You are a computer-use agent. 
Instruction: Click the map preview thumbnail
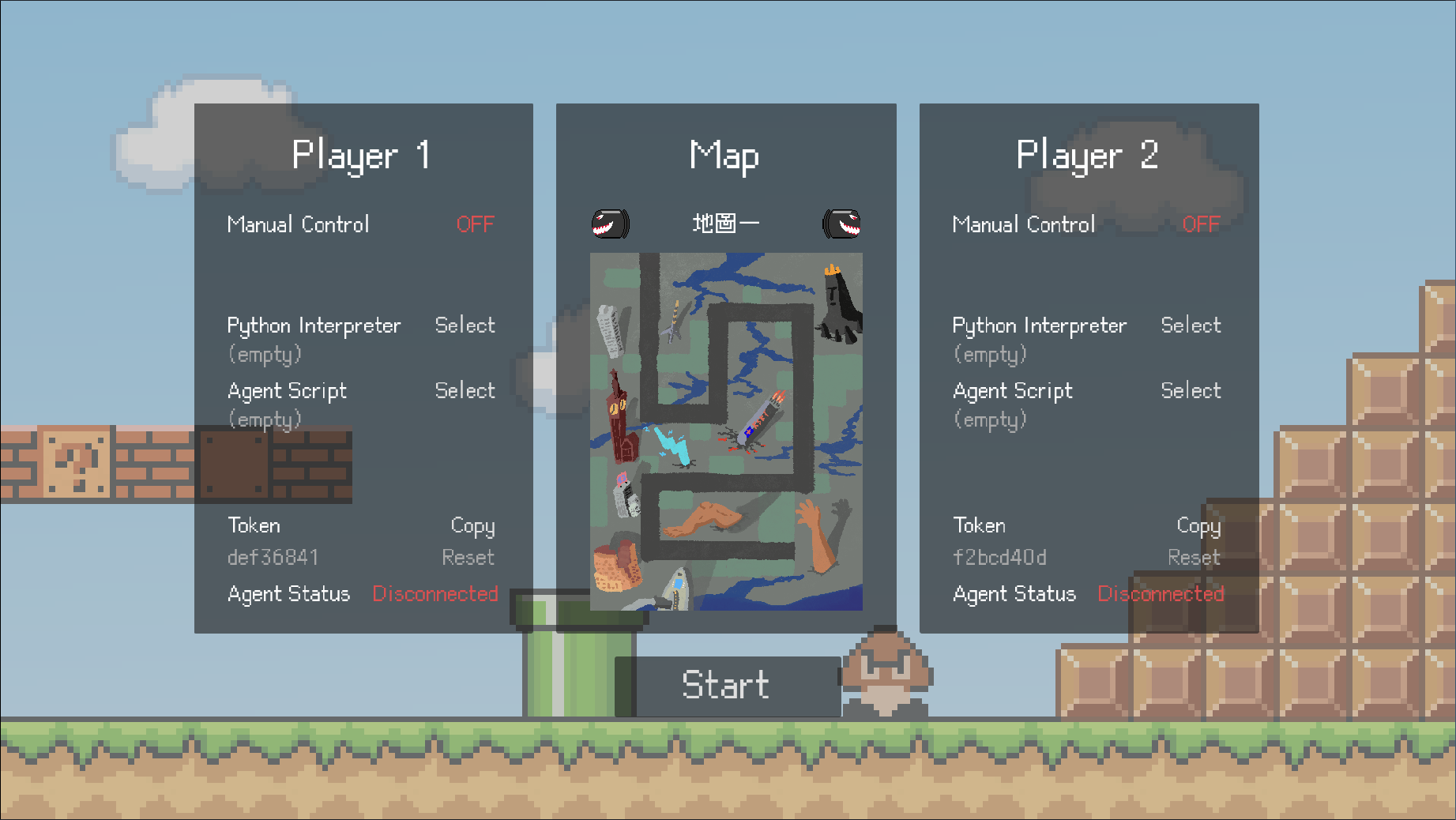(726, 431)
